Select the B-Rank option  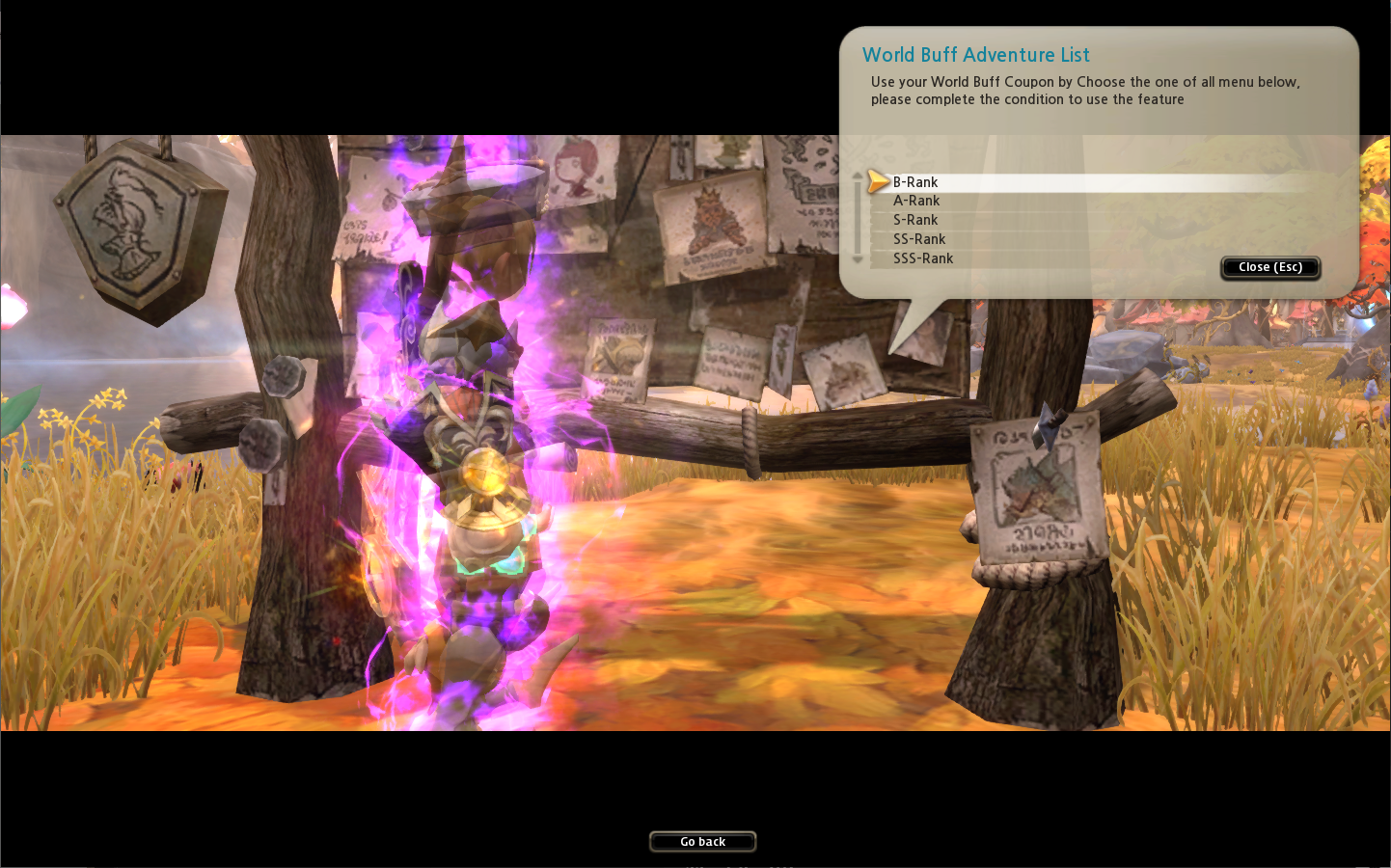point(914,182)
